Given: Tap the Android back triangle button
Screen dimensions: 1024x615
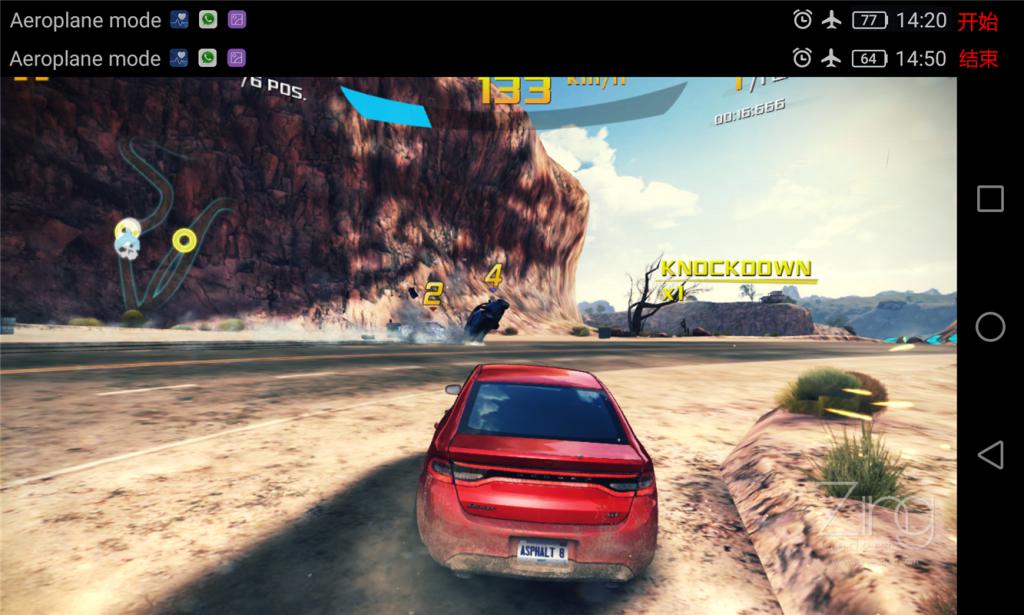Looking at the screenshot, I should coord(990,456).
